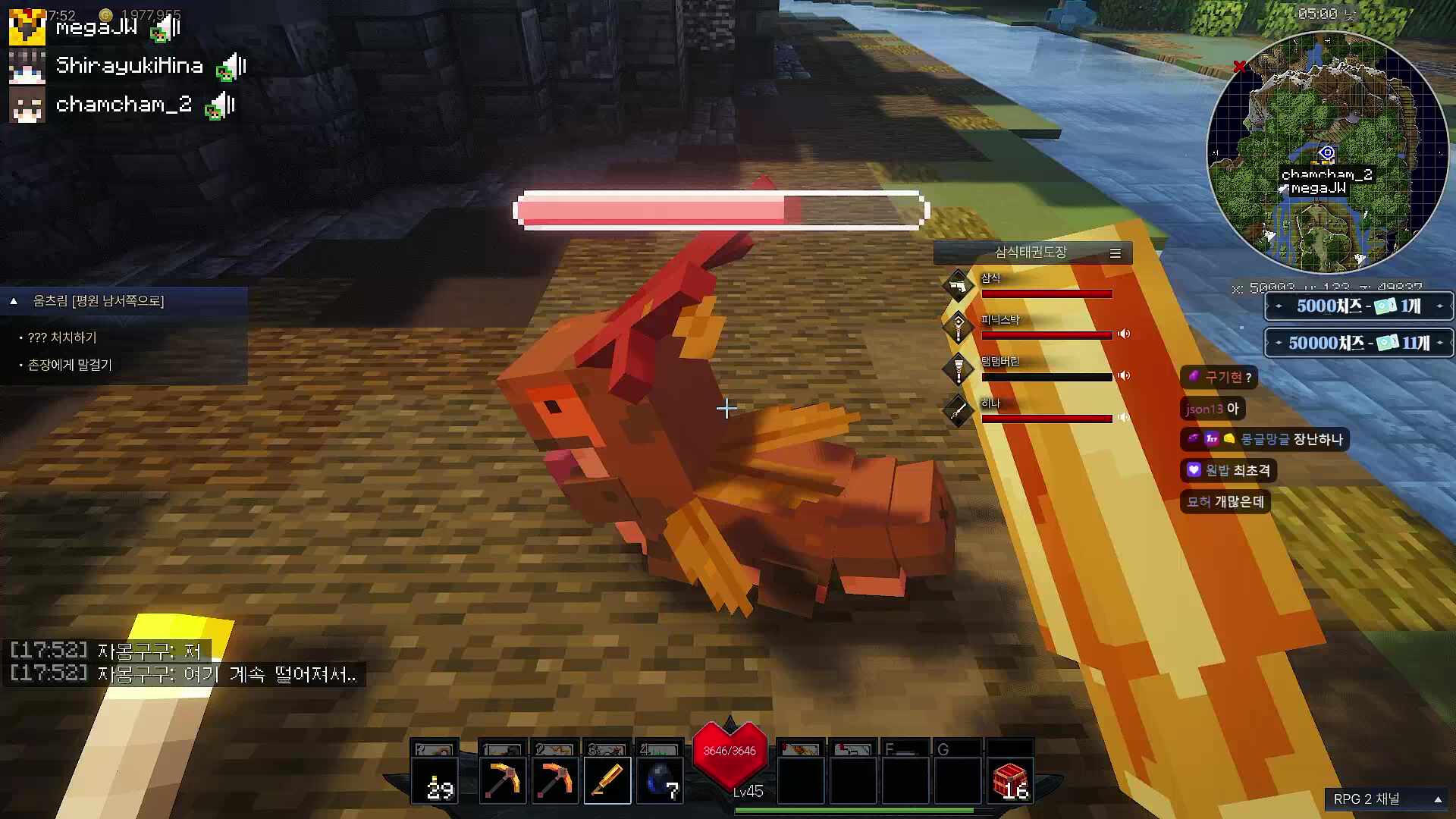
Task: Open the 삼식태권도장 party panel menu
Action: [x=1116, y=253]
